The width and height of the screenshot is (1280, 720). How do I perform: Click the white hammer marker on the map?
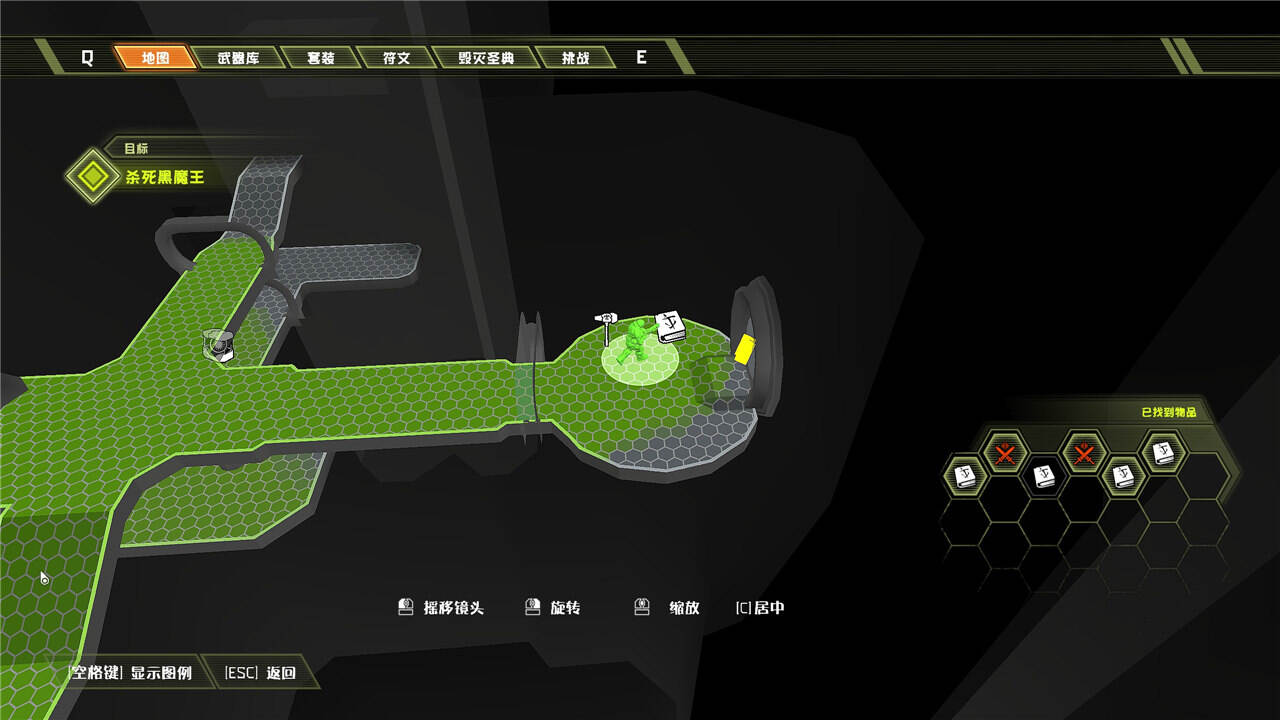pos(605,326)
